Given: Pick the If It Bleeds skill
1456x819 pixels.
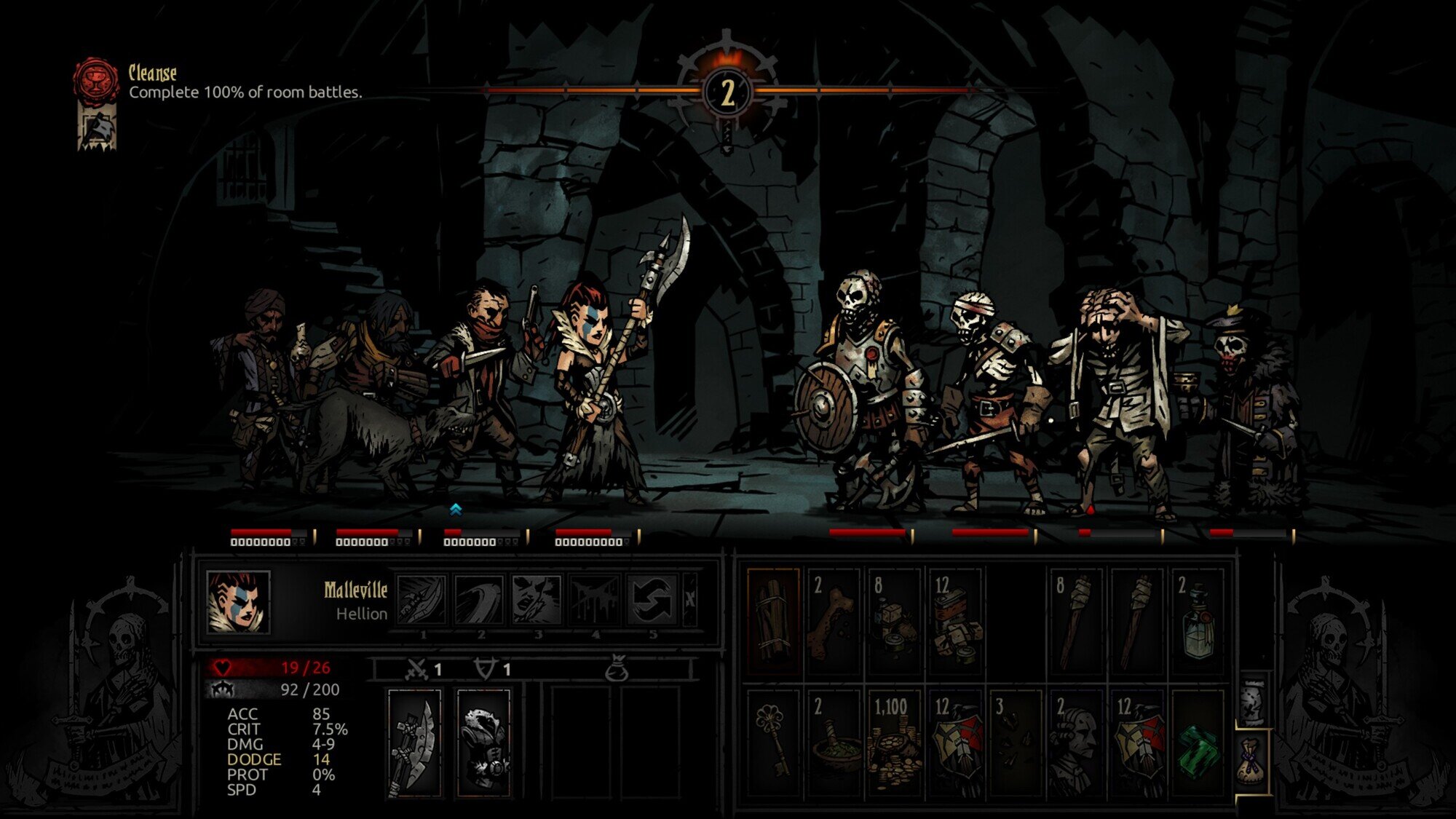Looking at the screenshot, I should [x=593, y=600].
